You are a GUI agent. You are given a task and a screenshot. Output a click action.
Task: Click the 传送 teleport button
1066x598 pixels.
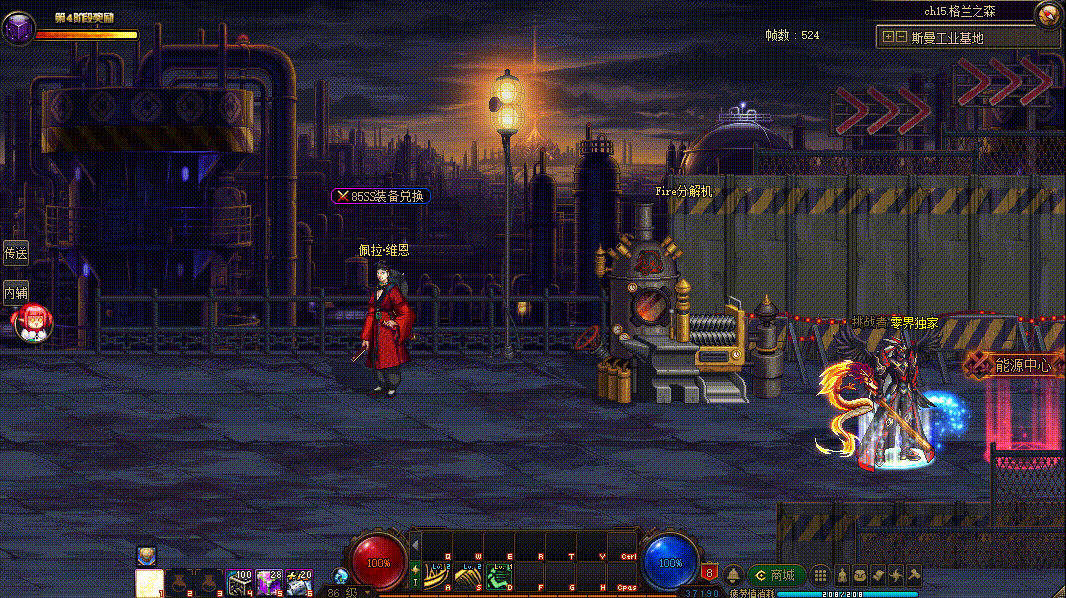(15, 252)
